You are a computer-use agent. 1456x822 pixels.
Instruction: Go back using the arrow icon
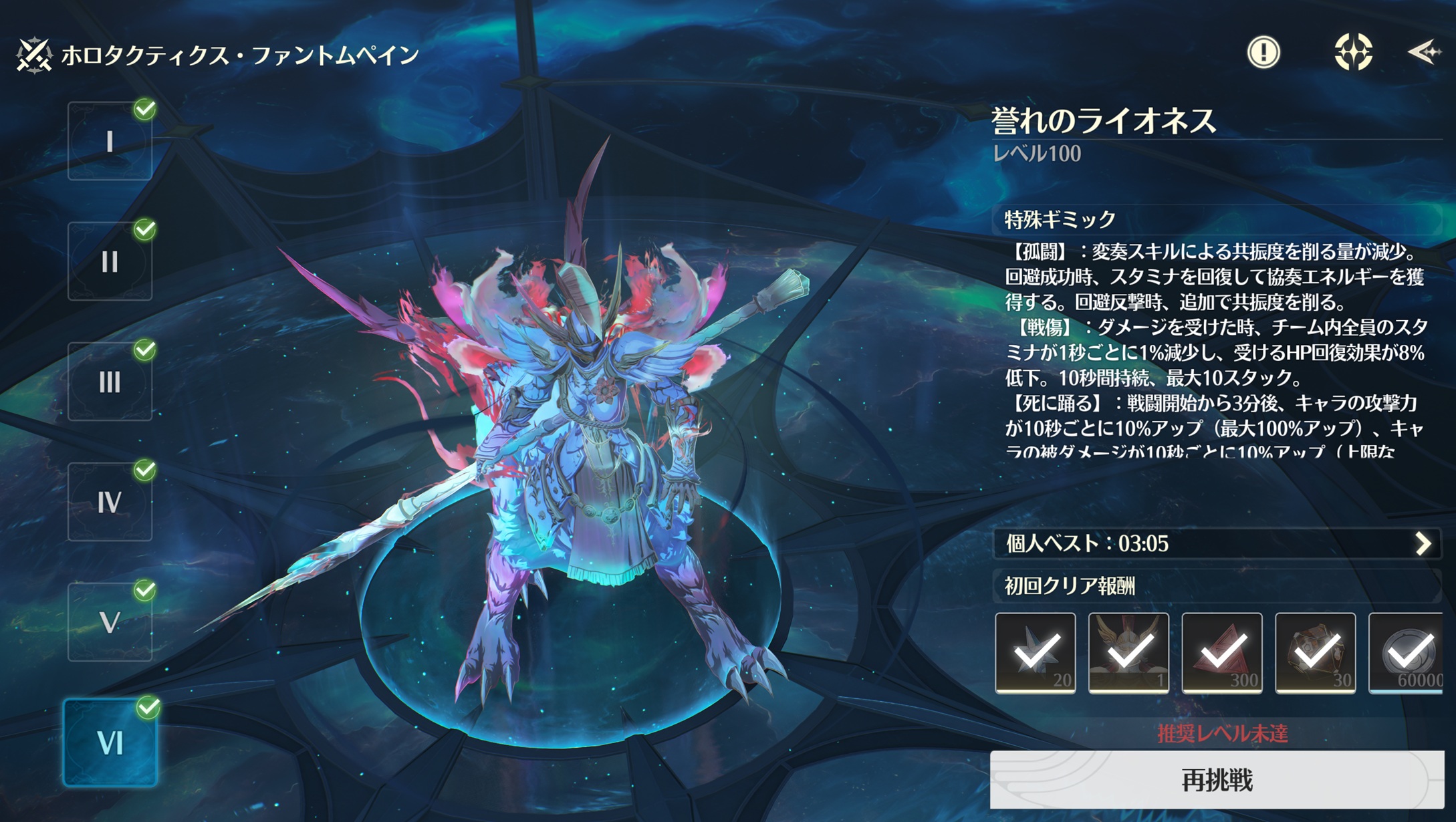pyautogui.click(x=1424, y=52)
